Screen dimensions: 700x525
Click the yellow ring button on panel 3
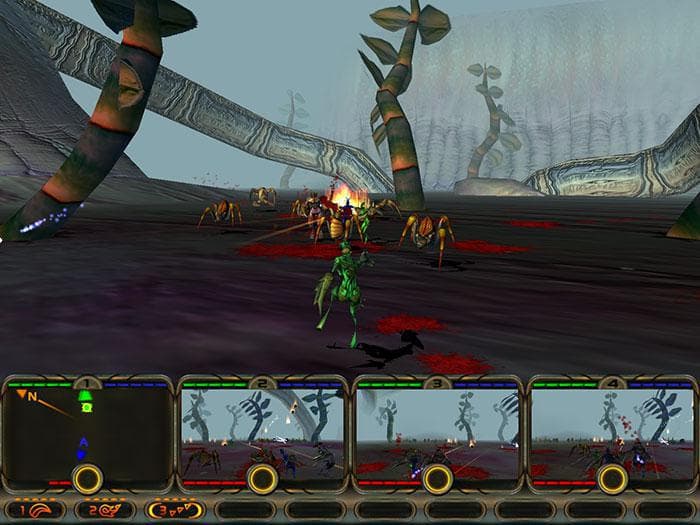coord(437,479)
